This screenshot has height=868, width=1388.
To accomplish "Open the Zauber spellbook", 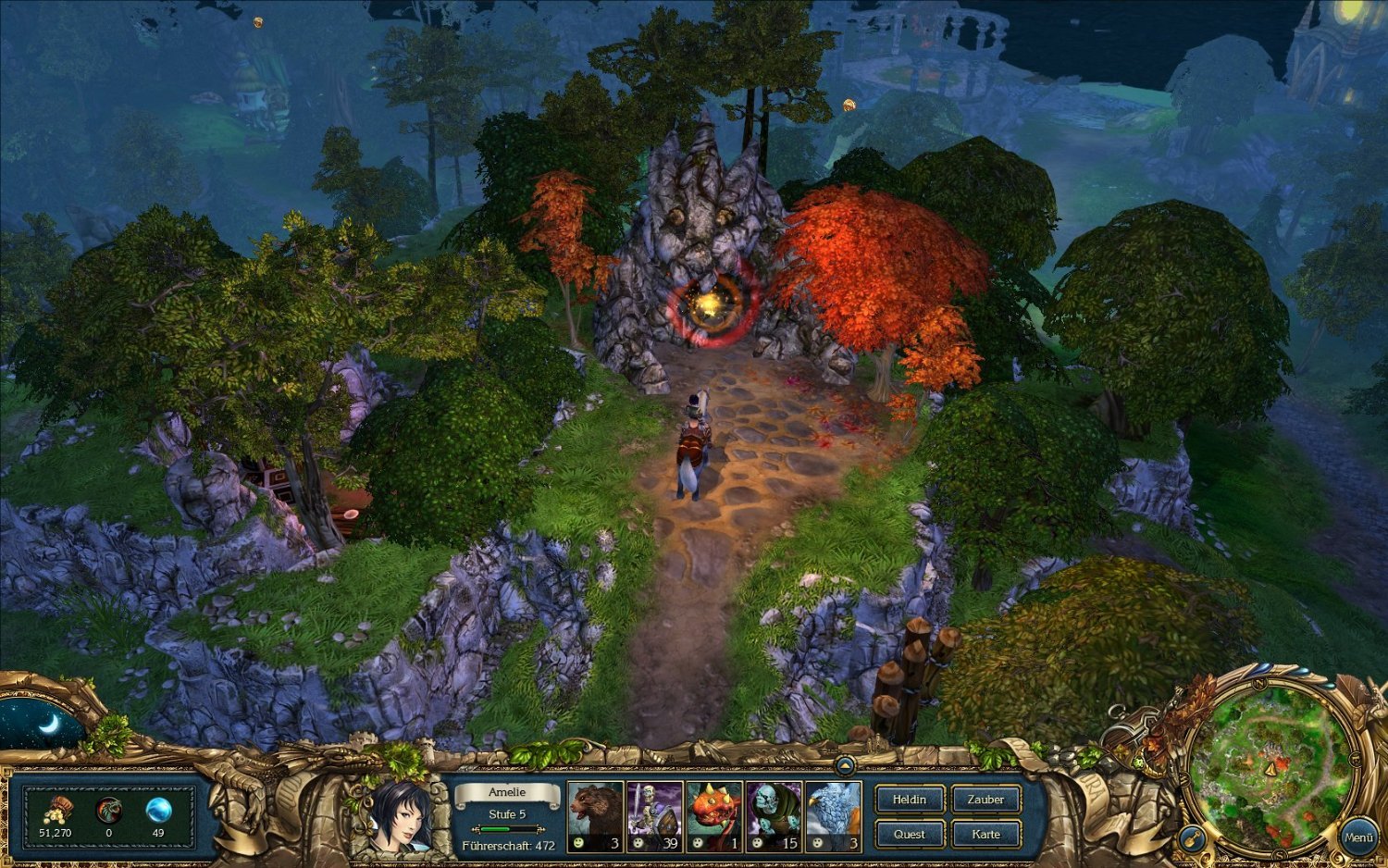I will point(985,800).
